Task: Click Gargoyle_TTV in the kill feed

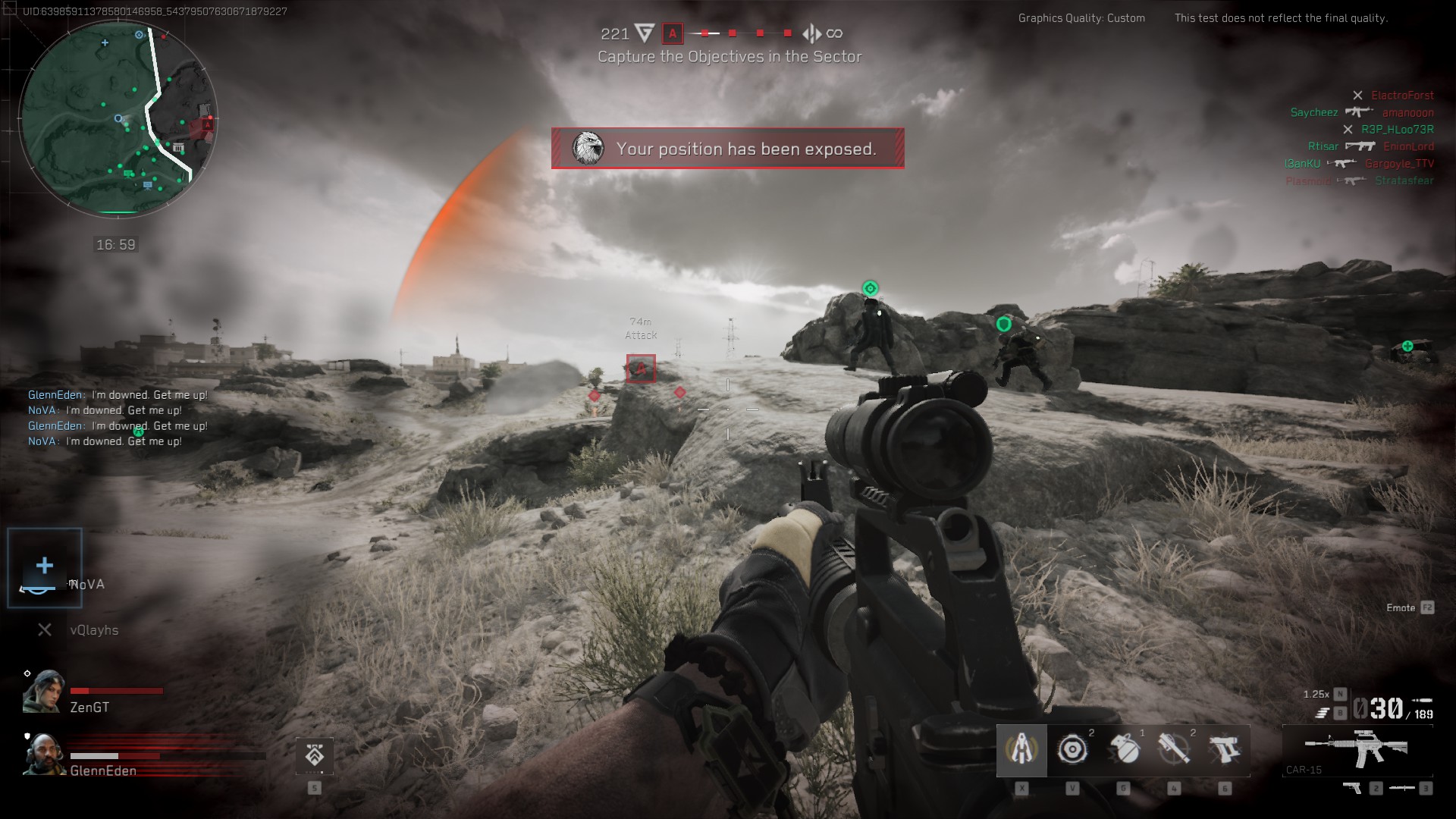Action: click(1402, 163)
